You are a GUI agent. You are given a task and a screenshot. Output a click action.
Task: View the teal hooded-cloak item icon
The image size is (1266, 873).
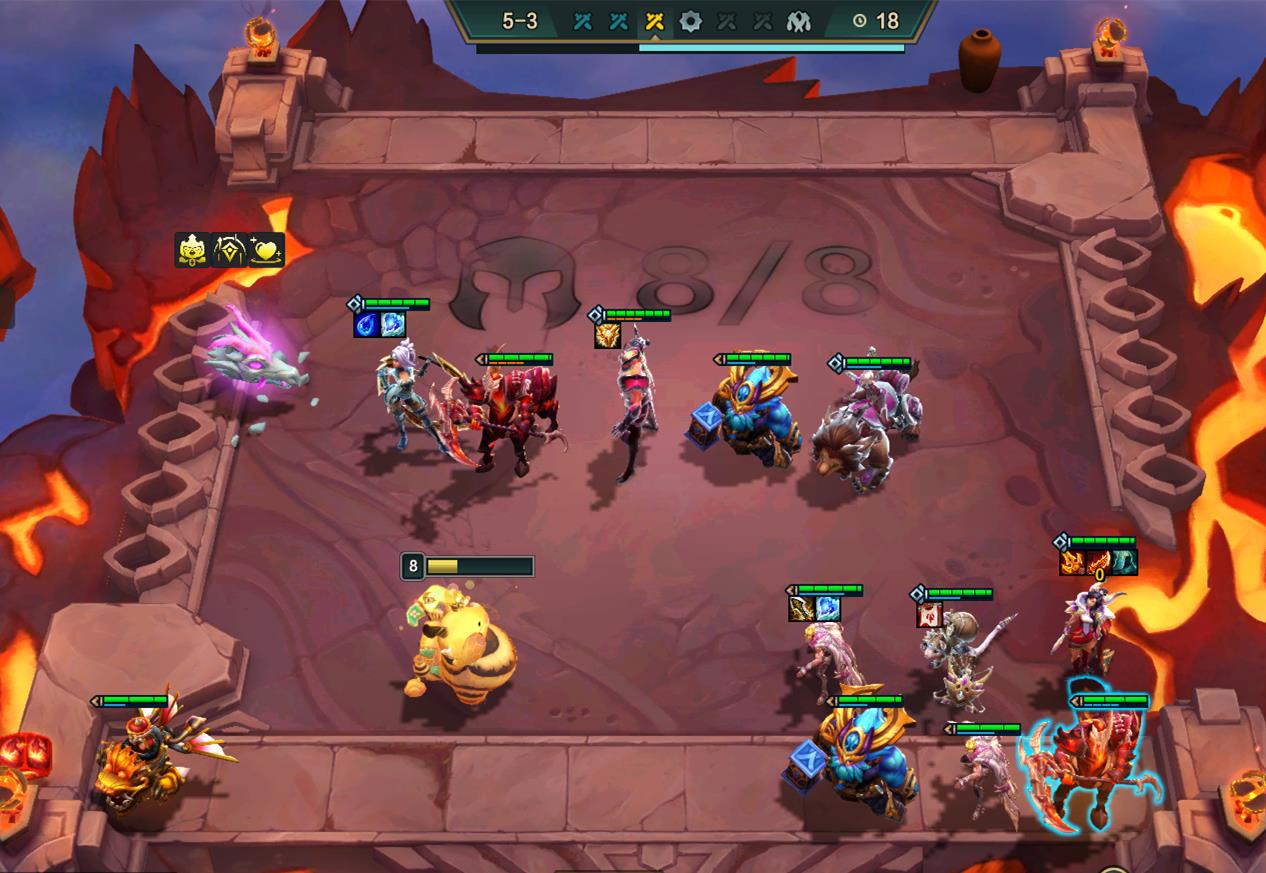pyautogui.click(x=1124, y=563)
